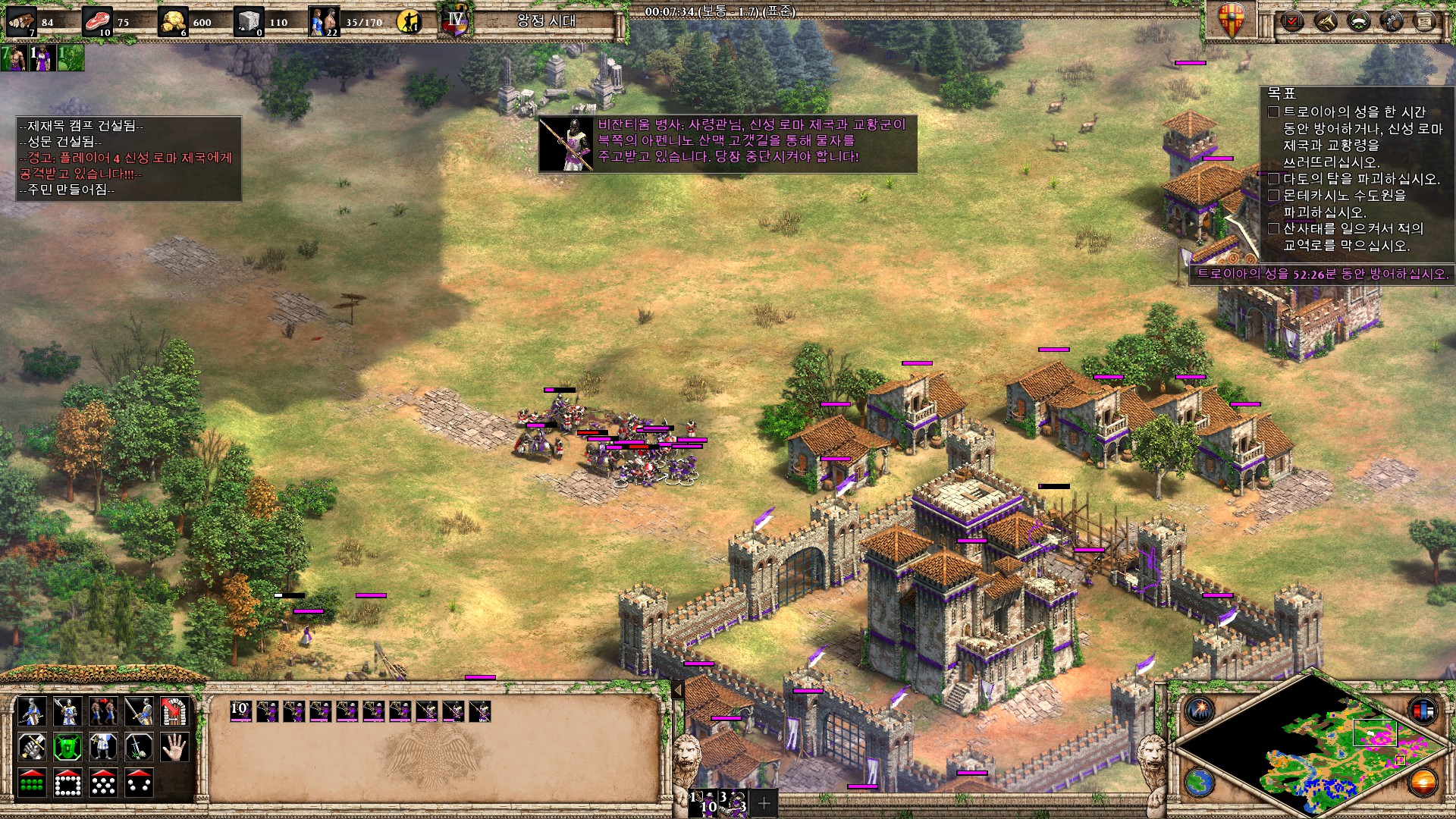Click the open-hand stop command
The image size is (1456, 819).
tap(174, 748)
